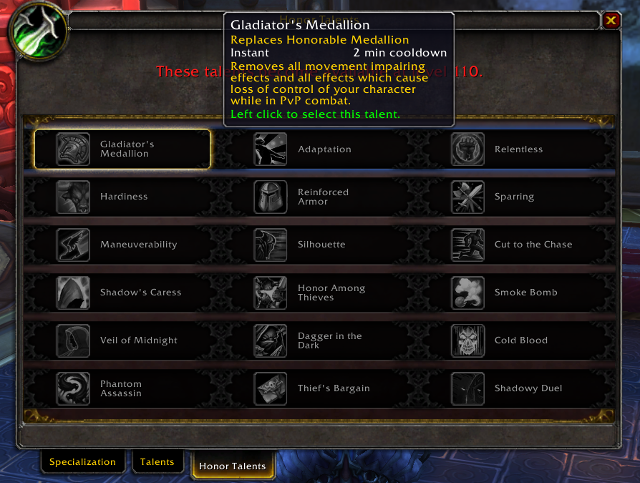This screenshot has width=640, height=483.
Task: Select the Sparring talent
Action: (517, 197)
